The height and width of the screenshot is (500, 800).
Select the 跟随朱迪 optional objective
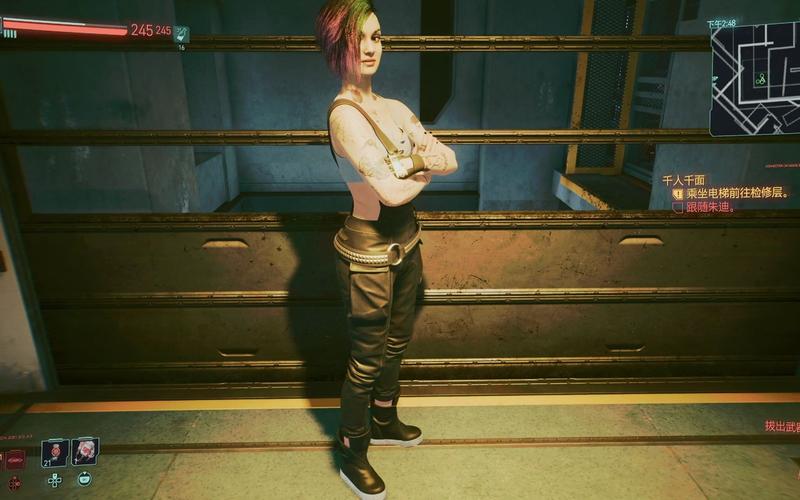click(711, 207)
